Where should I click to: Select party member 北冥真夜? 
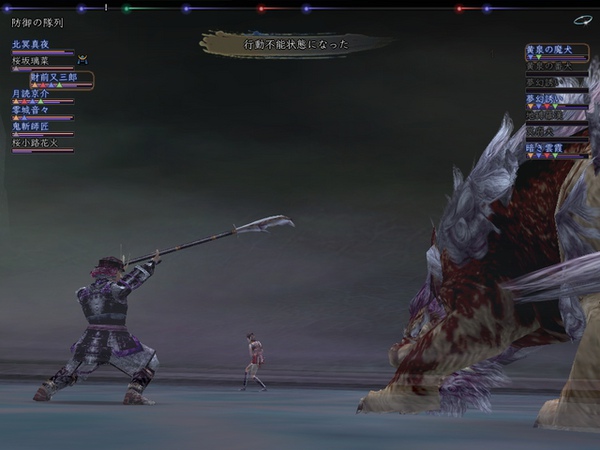[x=31, y=45]
